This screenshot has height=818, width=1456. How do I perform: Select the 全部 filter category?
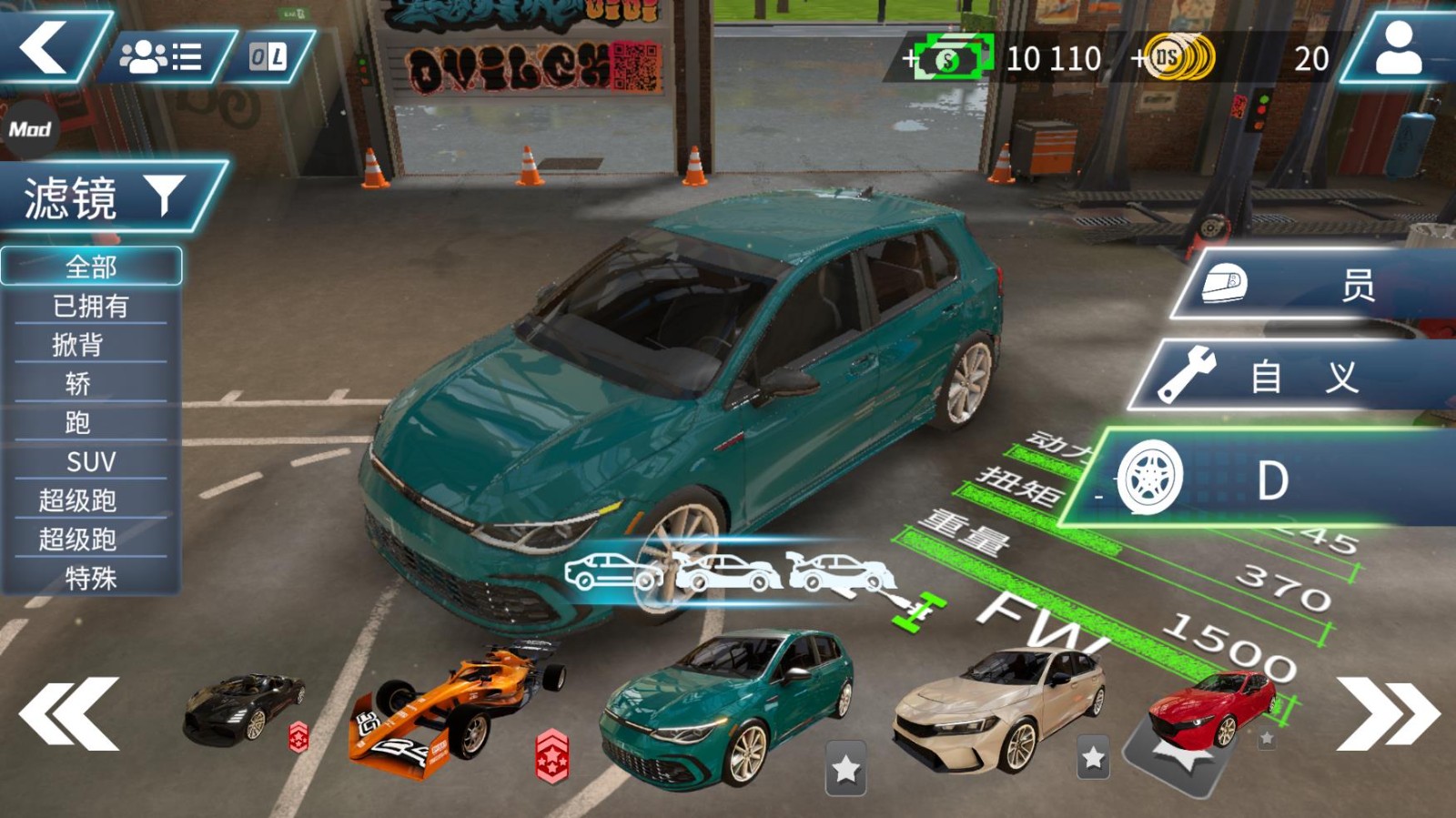click(x=91, y=267)
